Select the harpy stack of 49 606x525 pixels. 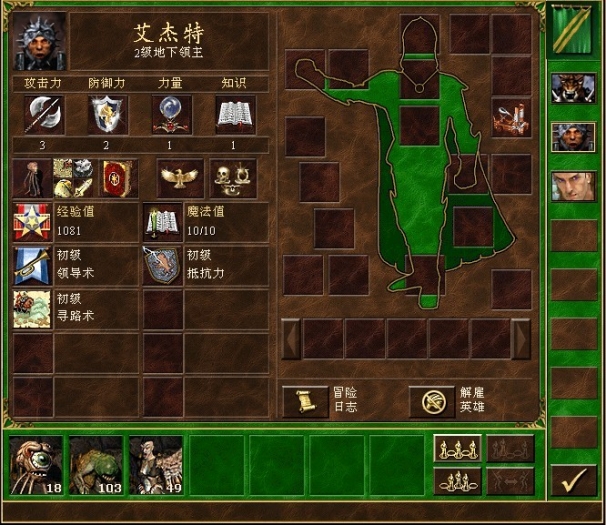click(x=156, y=465)
